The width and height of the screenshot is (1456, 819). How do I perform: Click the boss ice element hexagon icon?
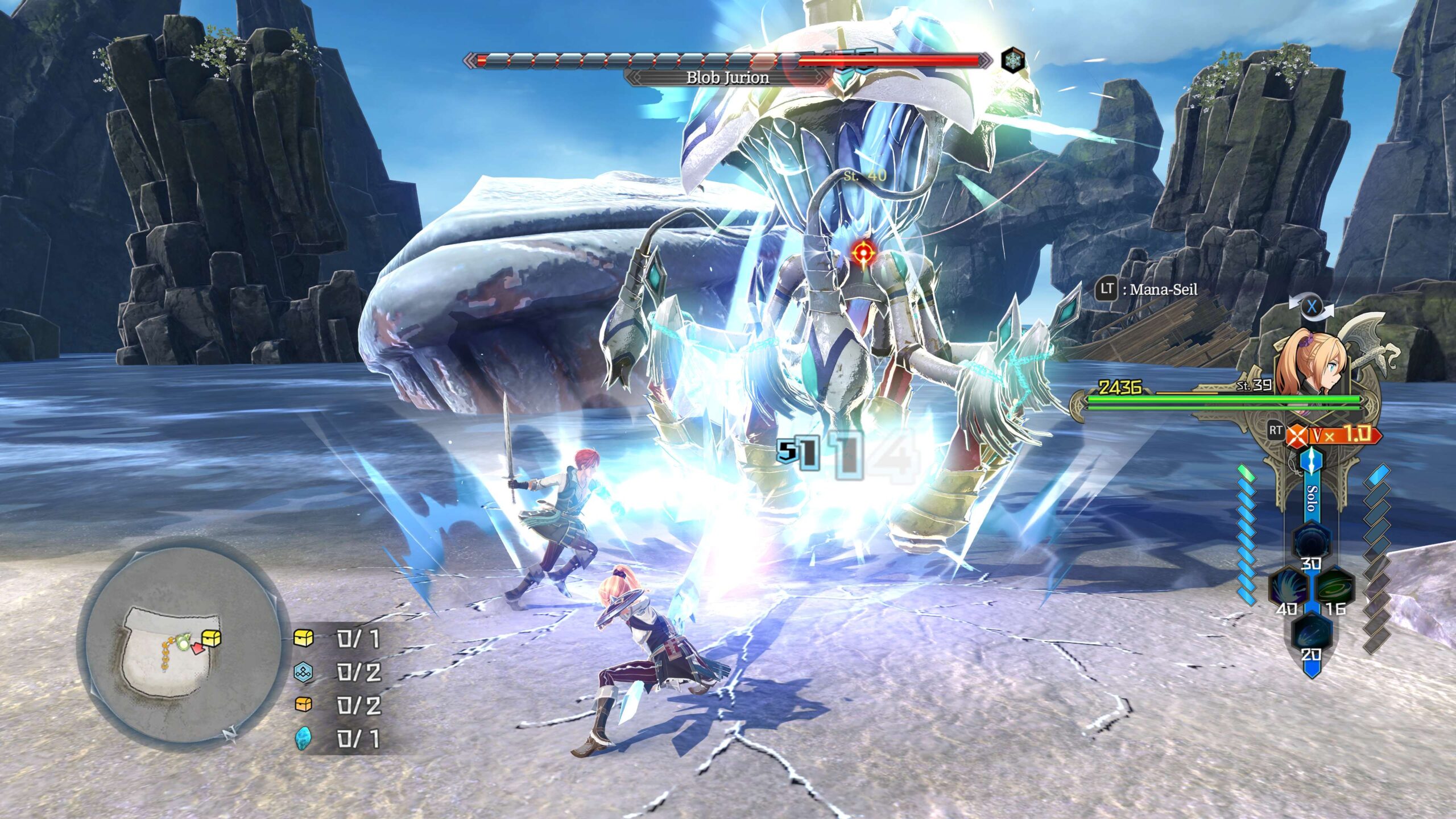pos(1013,60)
